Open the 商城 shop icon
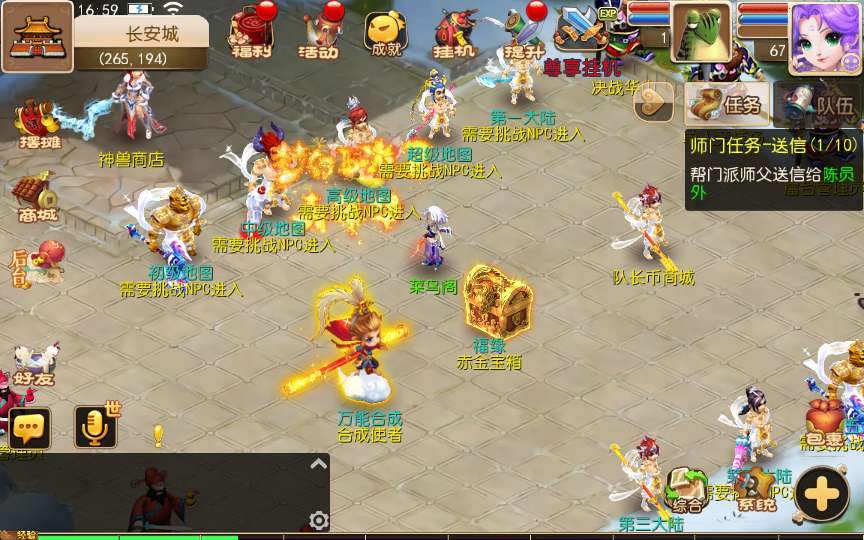This screenshot has width=864, height=540. click(36, 198)
